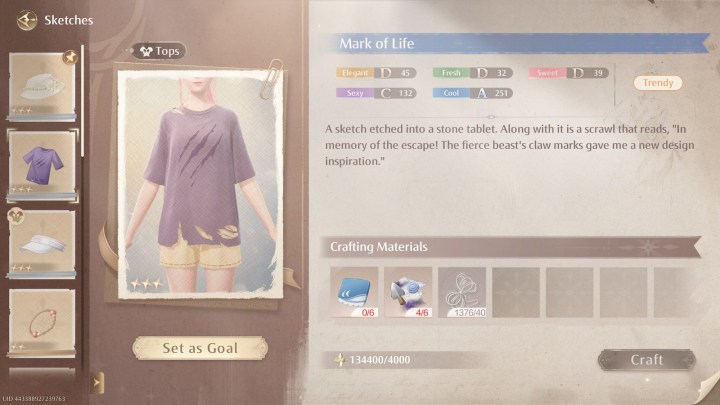Set Mark of Life as goal
The width and height of the screenshot is (720, 405).
pyautogui.click(x=200, y=348)
